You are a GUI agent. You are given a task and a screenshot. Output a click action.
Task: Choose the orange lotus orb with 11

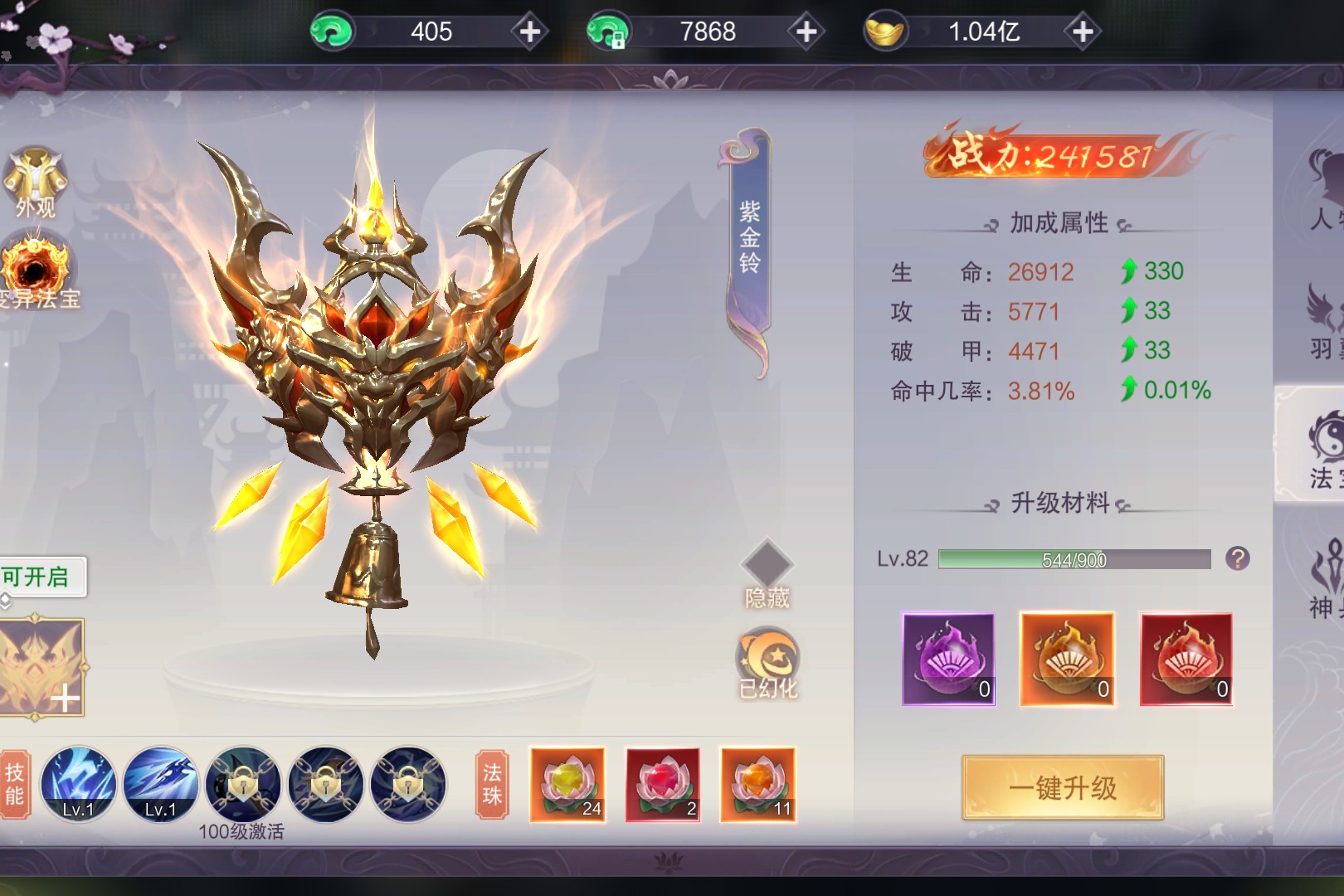click(x=757, y=784)
